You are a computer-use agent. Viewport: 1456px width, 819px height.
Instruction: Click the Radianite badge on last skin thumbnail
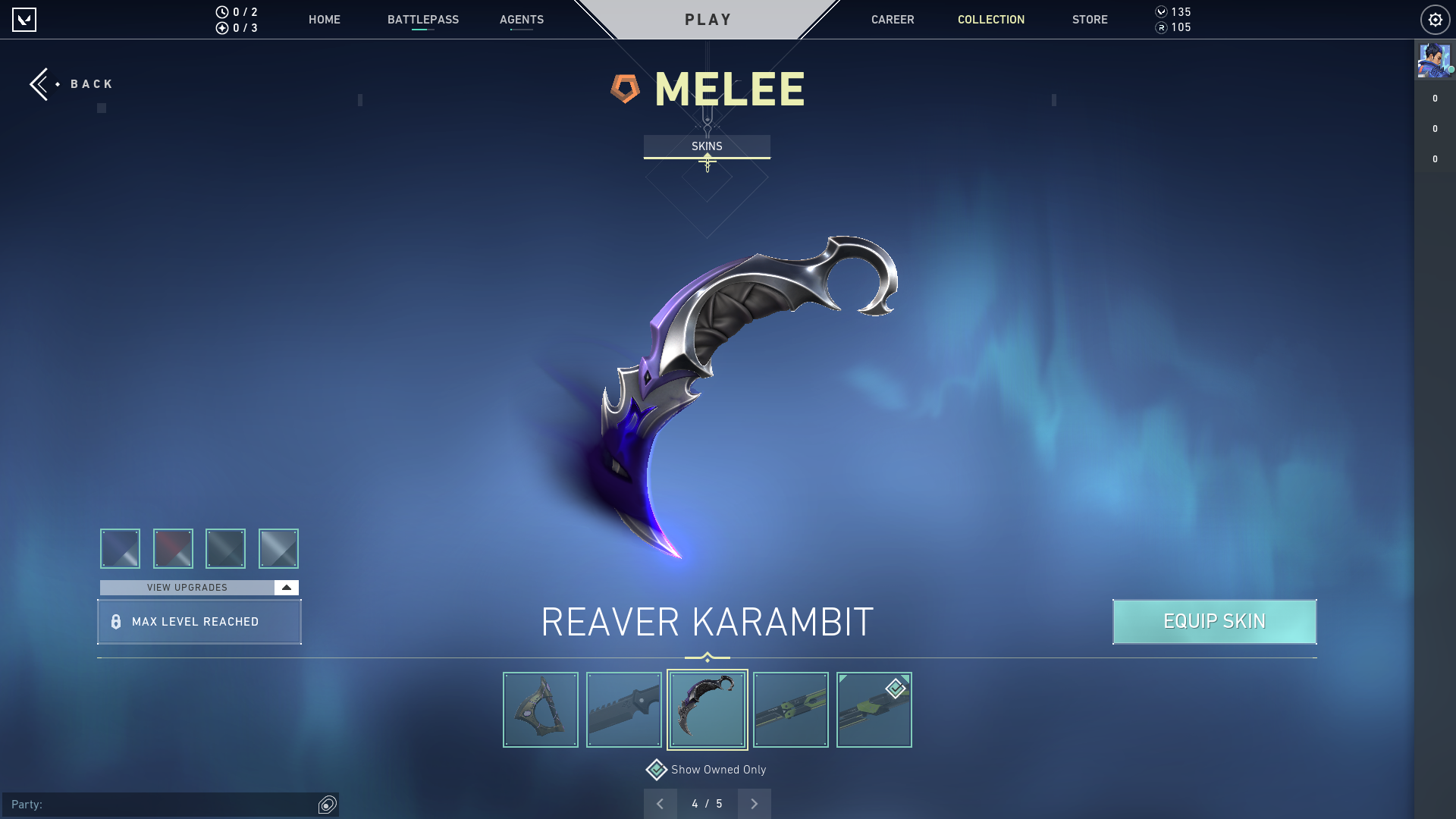(x=894, y=689)
